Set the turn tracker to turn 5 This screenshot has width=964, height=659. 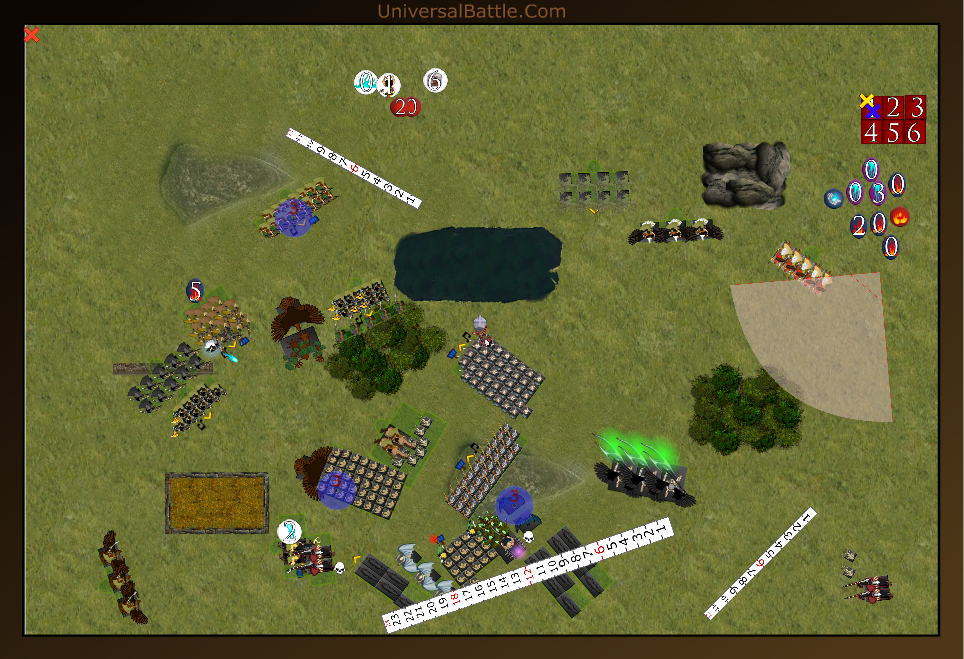[x=894, y=132]
